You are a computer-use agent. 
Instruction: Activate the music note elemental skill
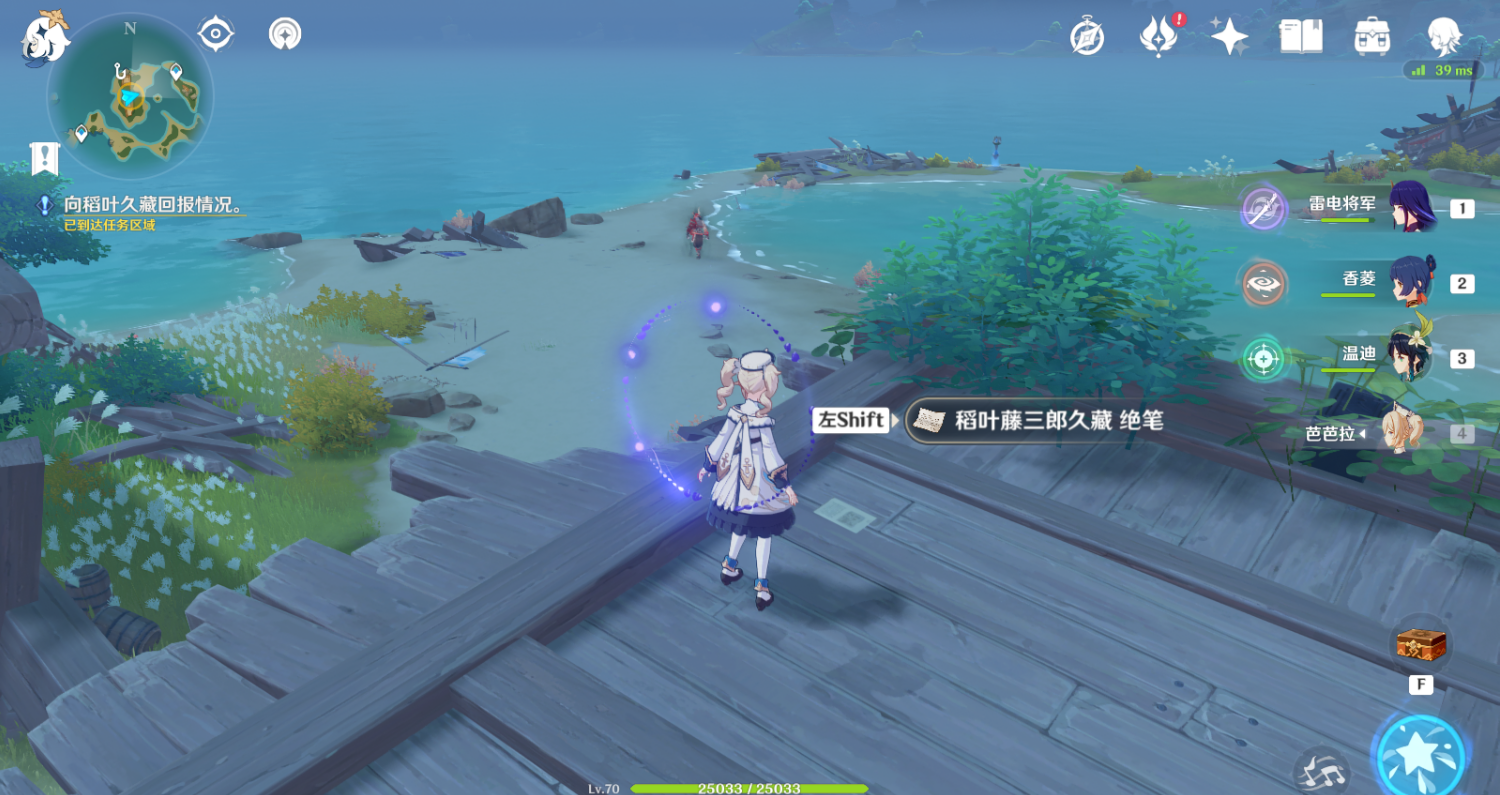pos(1322,771)
